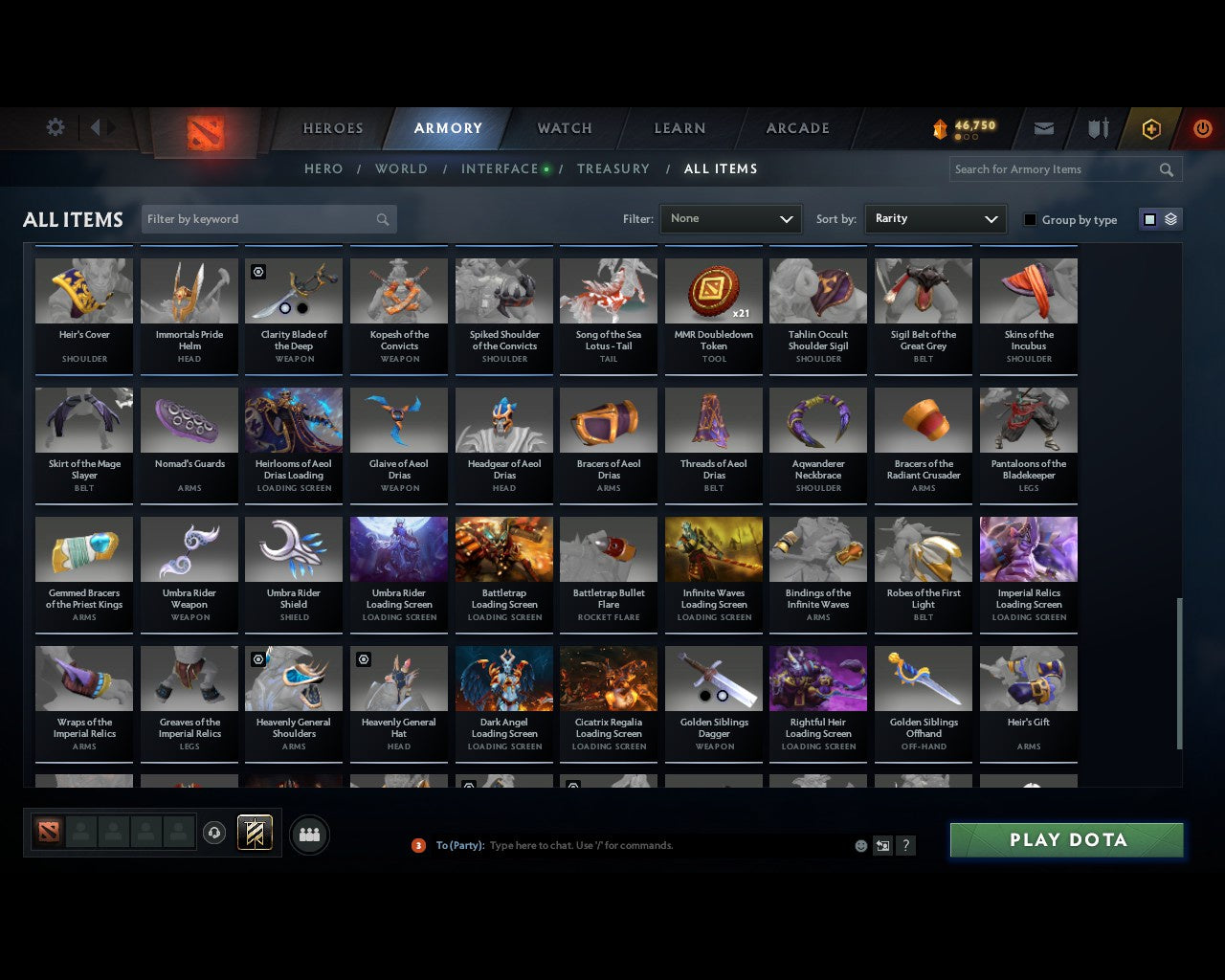Viewport: 1225px width, 980px height.
Task: Switch to the TREASURY tab
Action: point(613,168)
